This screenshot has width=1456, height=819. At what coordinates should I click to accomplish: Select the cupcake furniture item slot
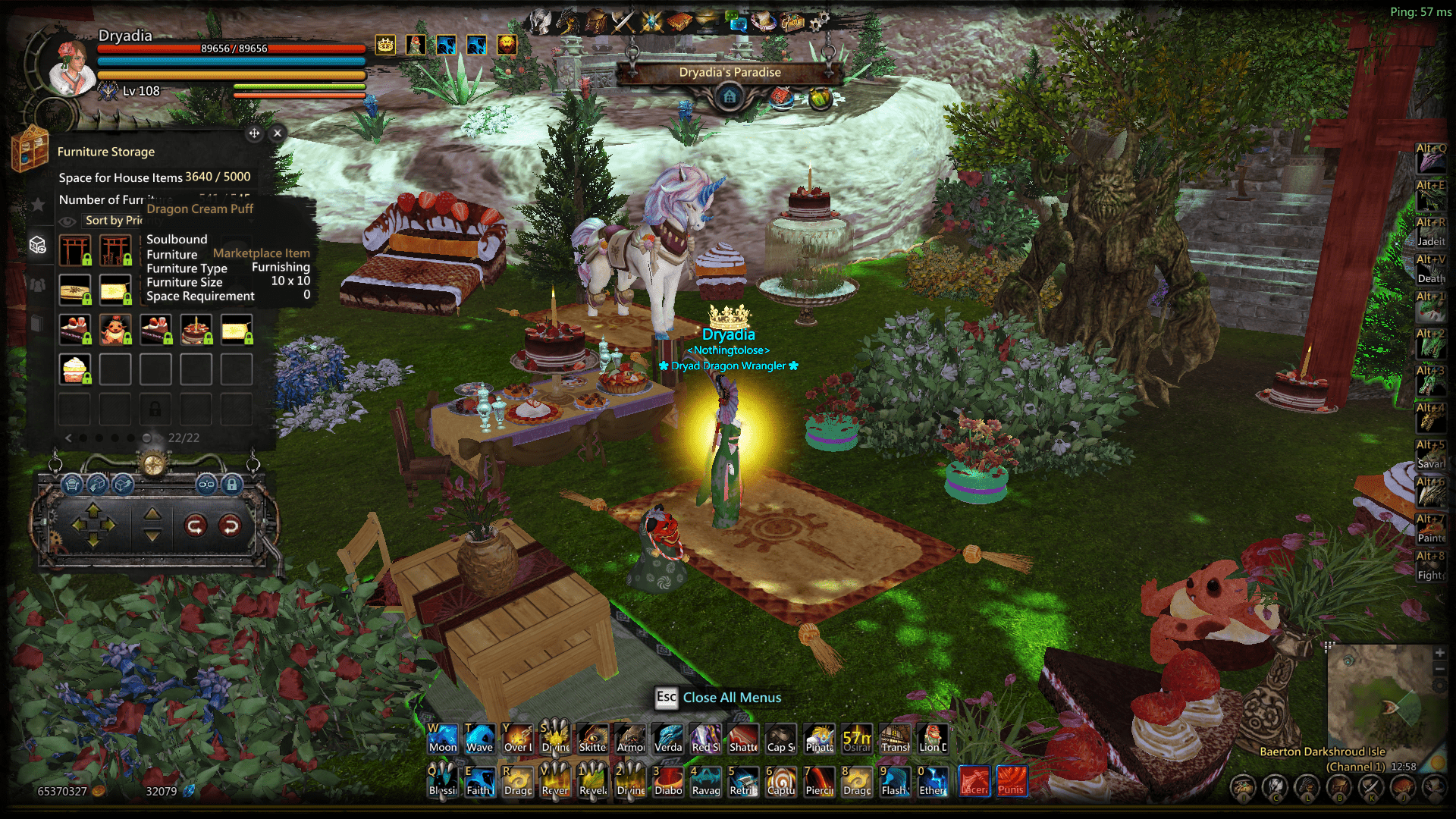(75, 369)
